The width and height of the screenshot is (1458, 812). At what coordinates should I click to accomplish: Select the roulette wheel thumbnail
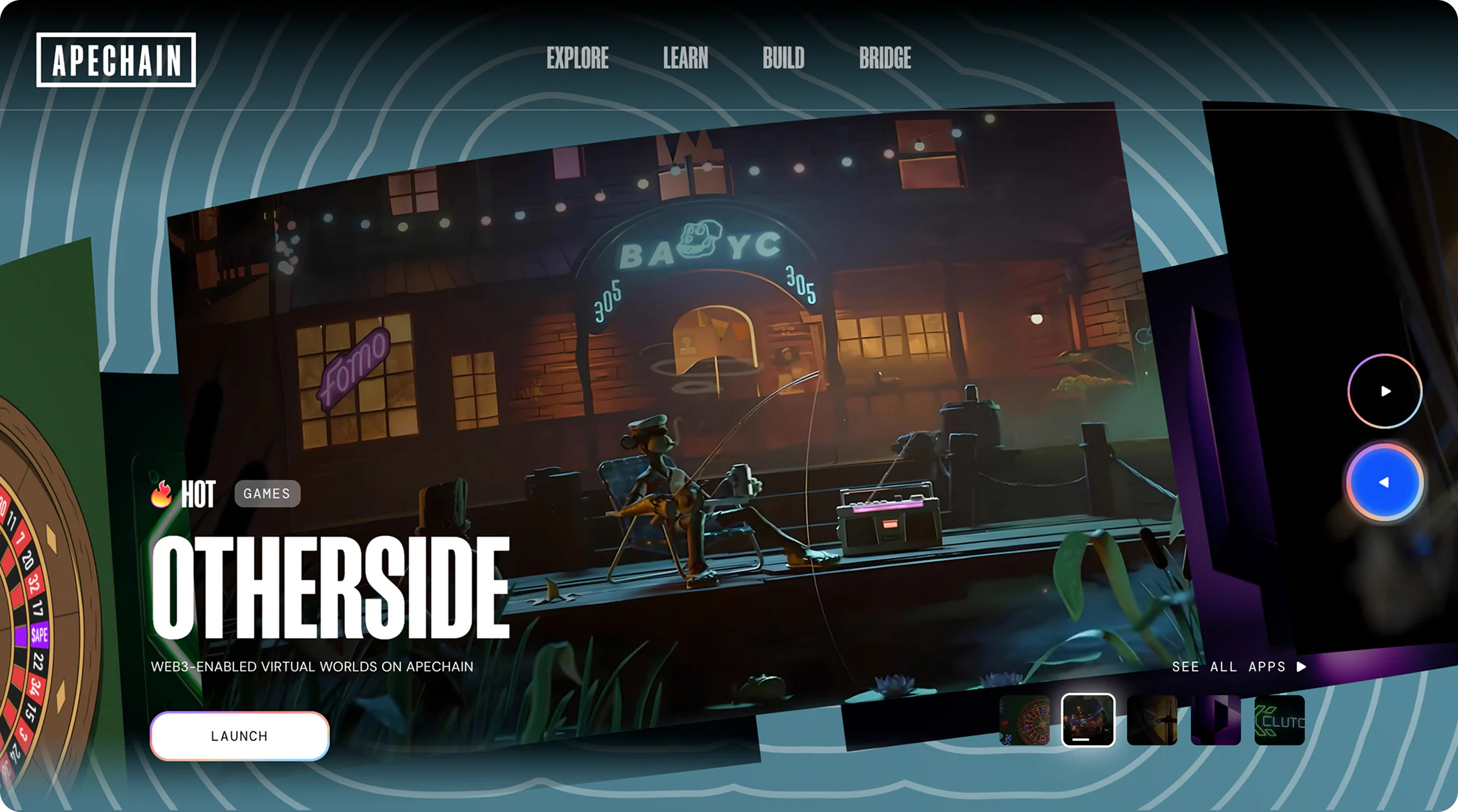coord(1025,720)
